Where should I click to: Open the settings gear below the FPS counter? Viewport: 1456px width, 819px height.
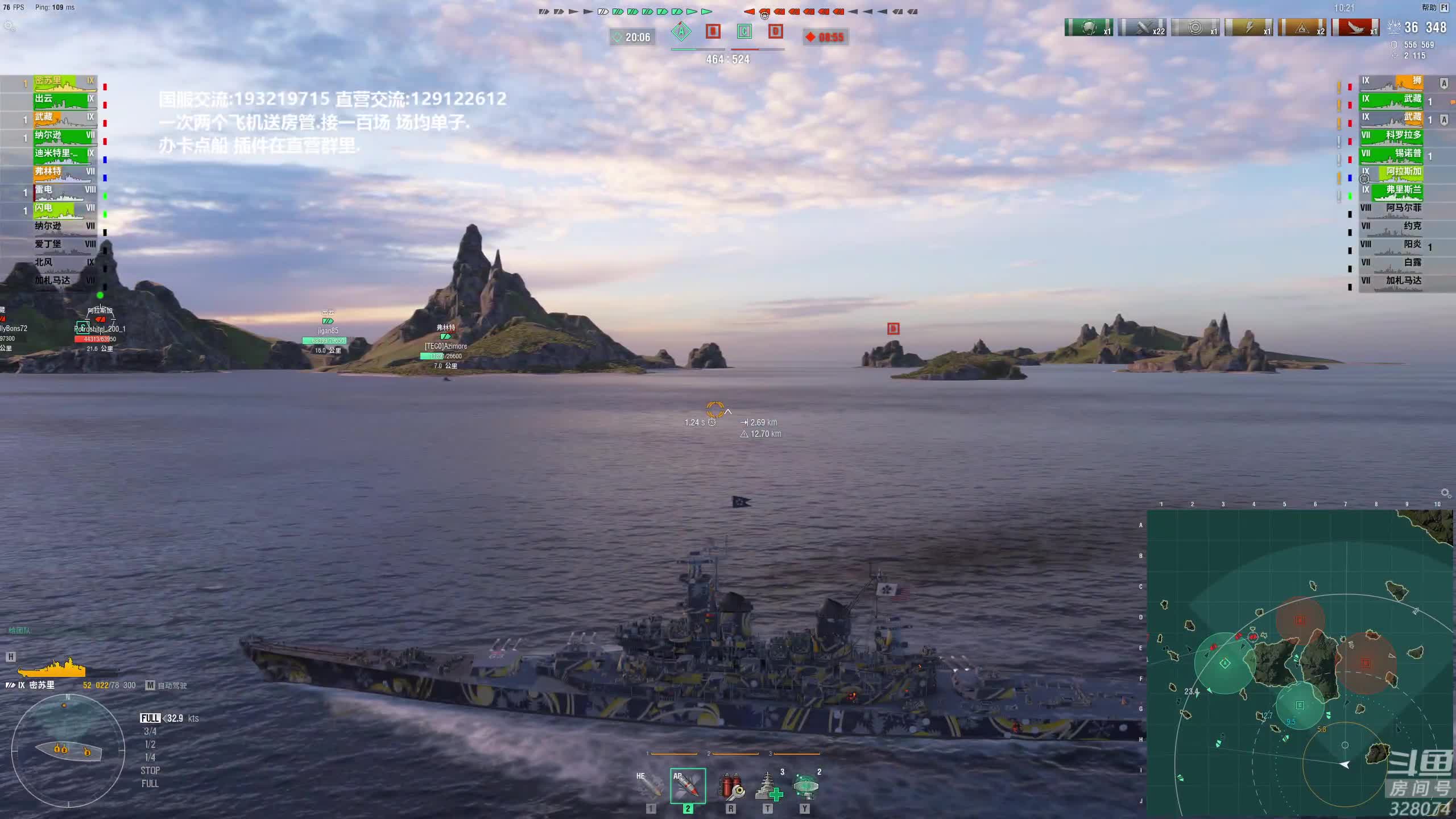9,26
